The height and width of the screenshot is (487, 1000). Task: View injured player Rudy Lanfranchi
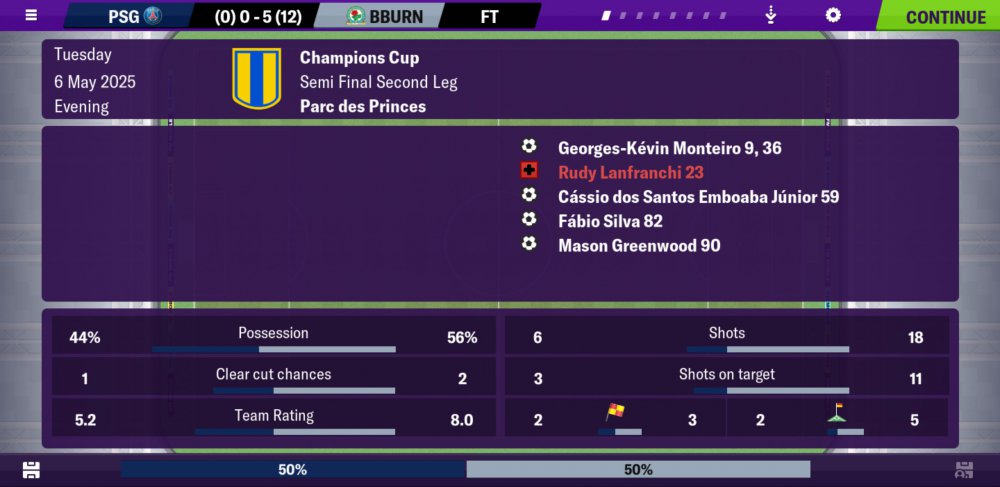click(630, 172)
